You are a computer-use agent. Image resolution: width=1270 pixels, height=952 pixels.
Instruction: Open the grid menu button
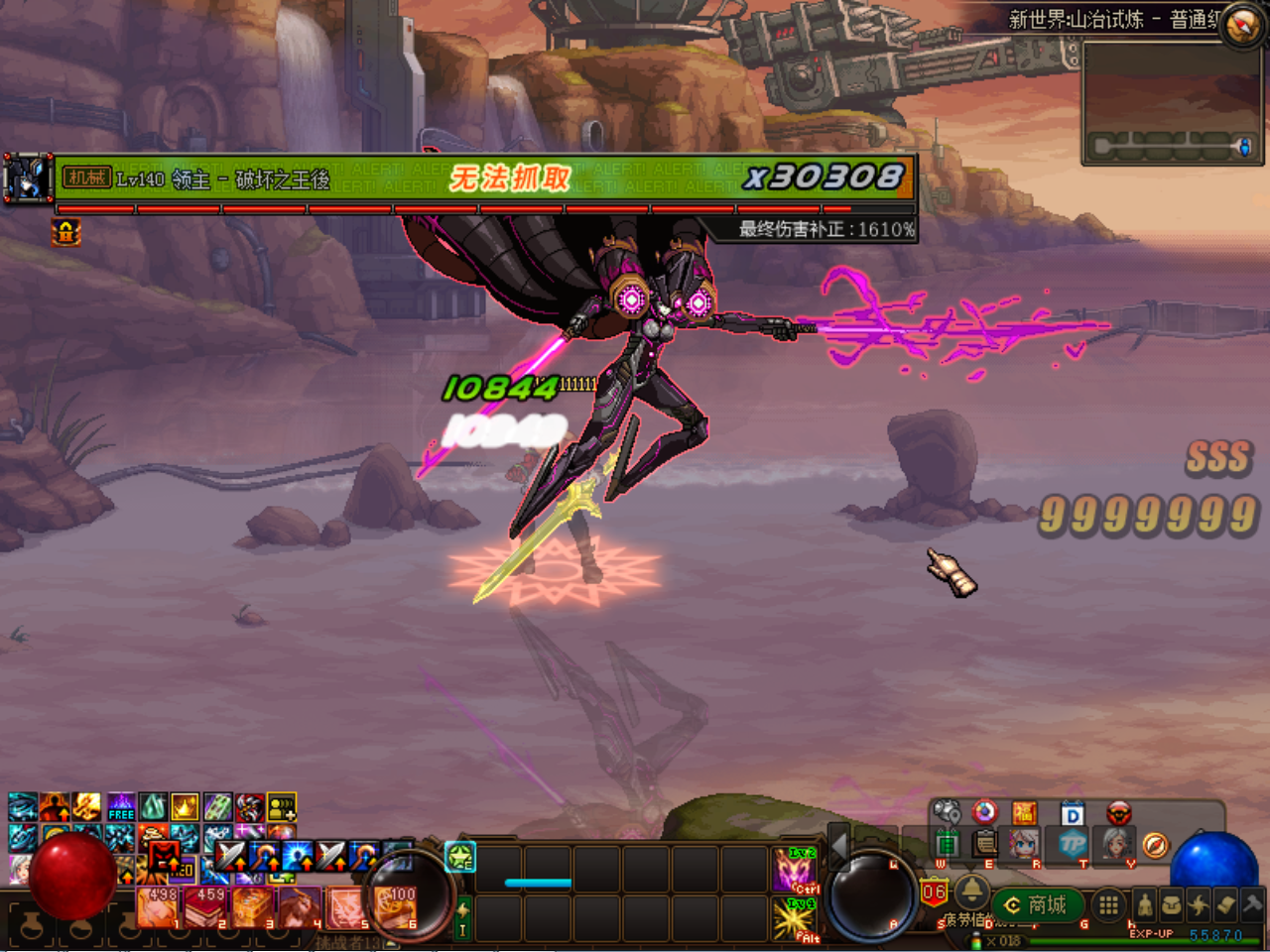pyautogui.click(x=1108, y=904)
